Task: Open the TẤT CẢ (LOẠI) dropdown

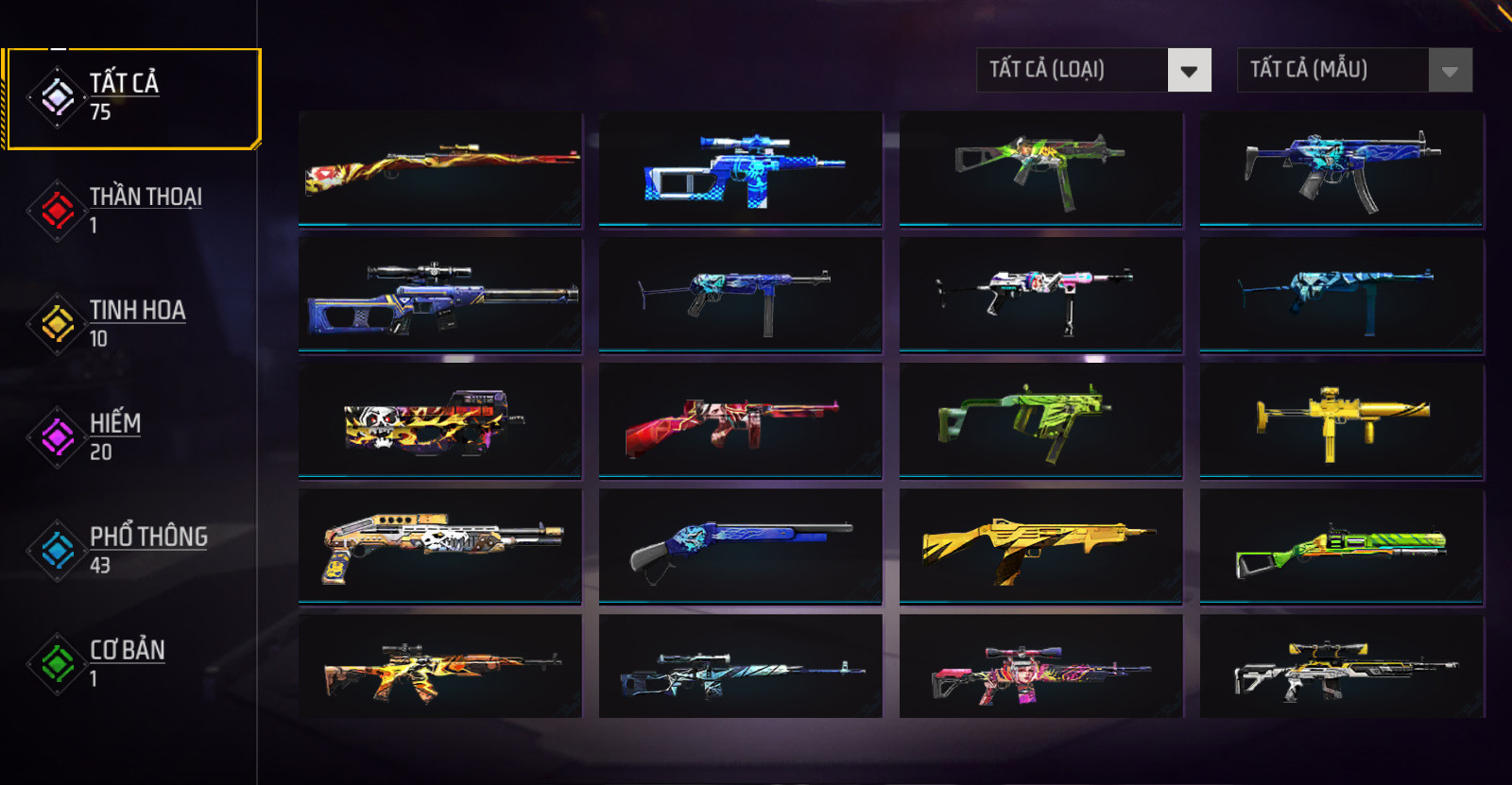Action: coord(1093,70)
